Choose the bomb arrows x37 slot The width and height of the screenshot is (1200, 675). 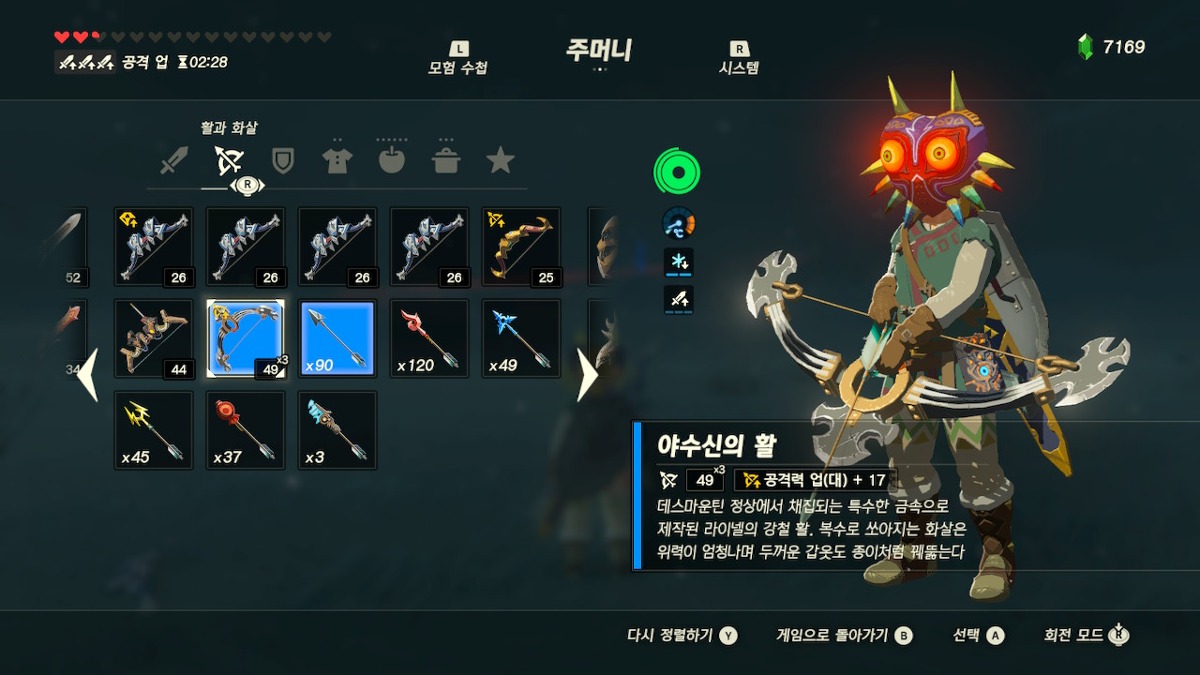coord(245,430)
